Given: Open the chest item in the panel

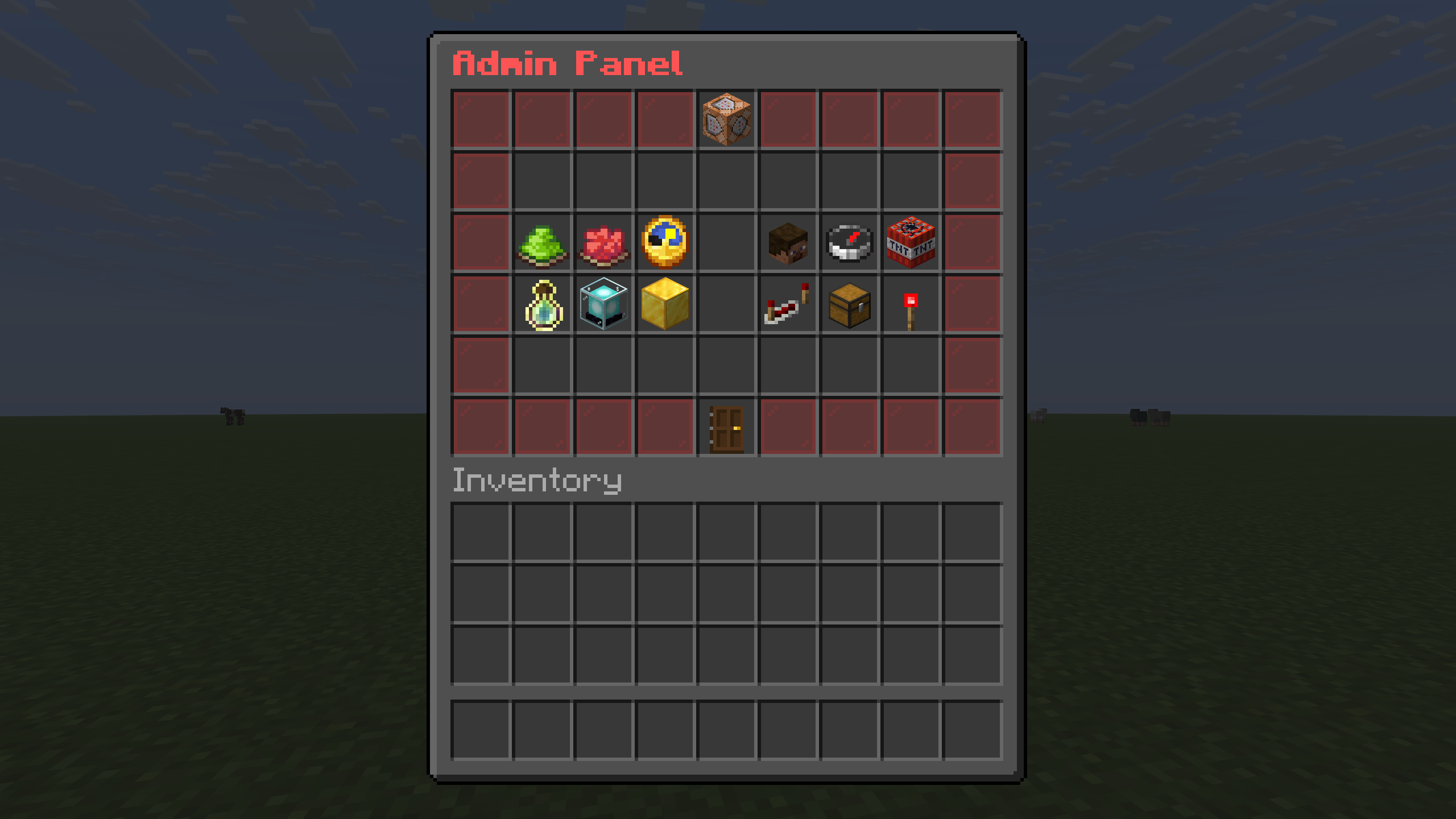Looking at the screenshot, I should [850, 304].
